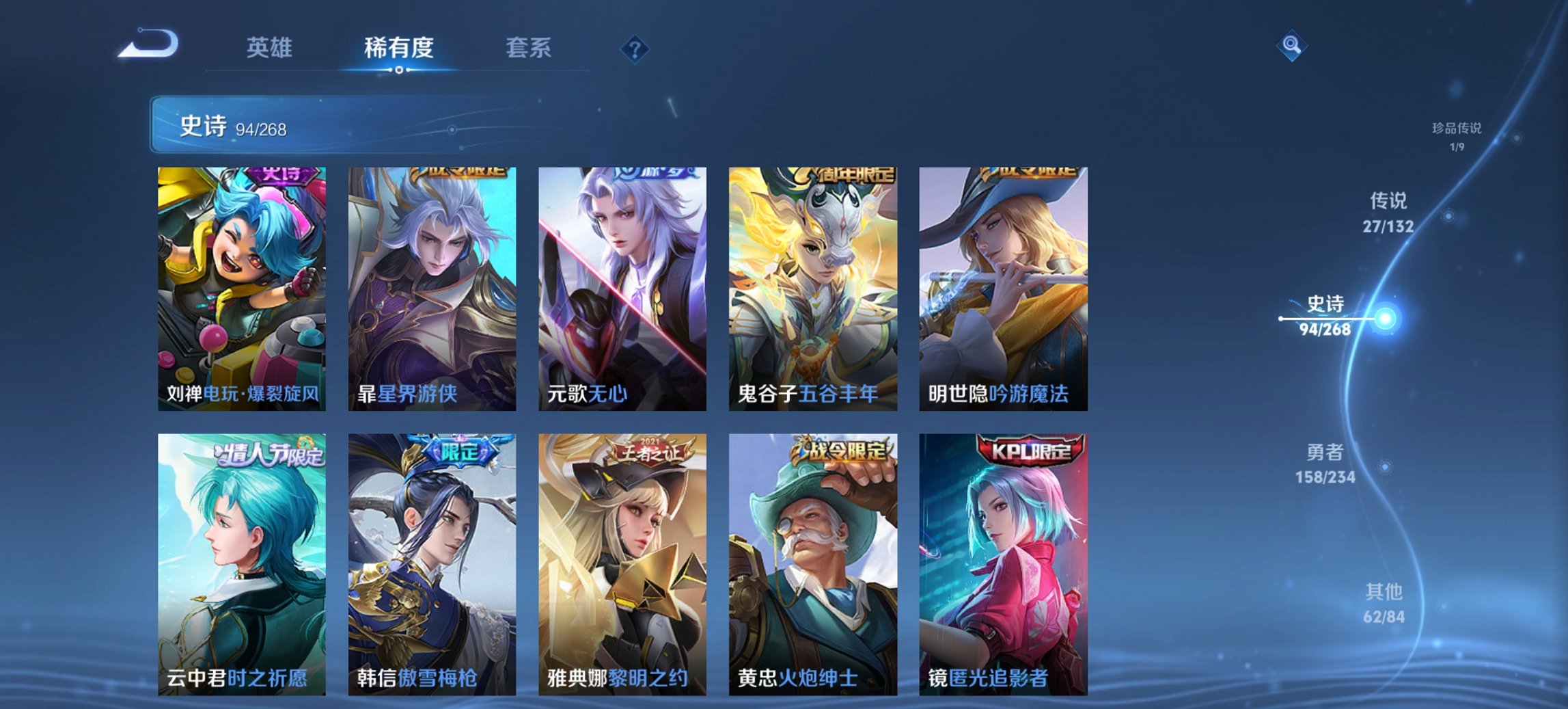Image resolution: width=1568 pixels, height=709 pixels.
Task: Open the help question mark icon
Action: pos(634,49)
